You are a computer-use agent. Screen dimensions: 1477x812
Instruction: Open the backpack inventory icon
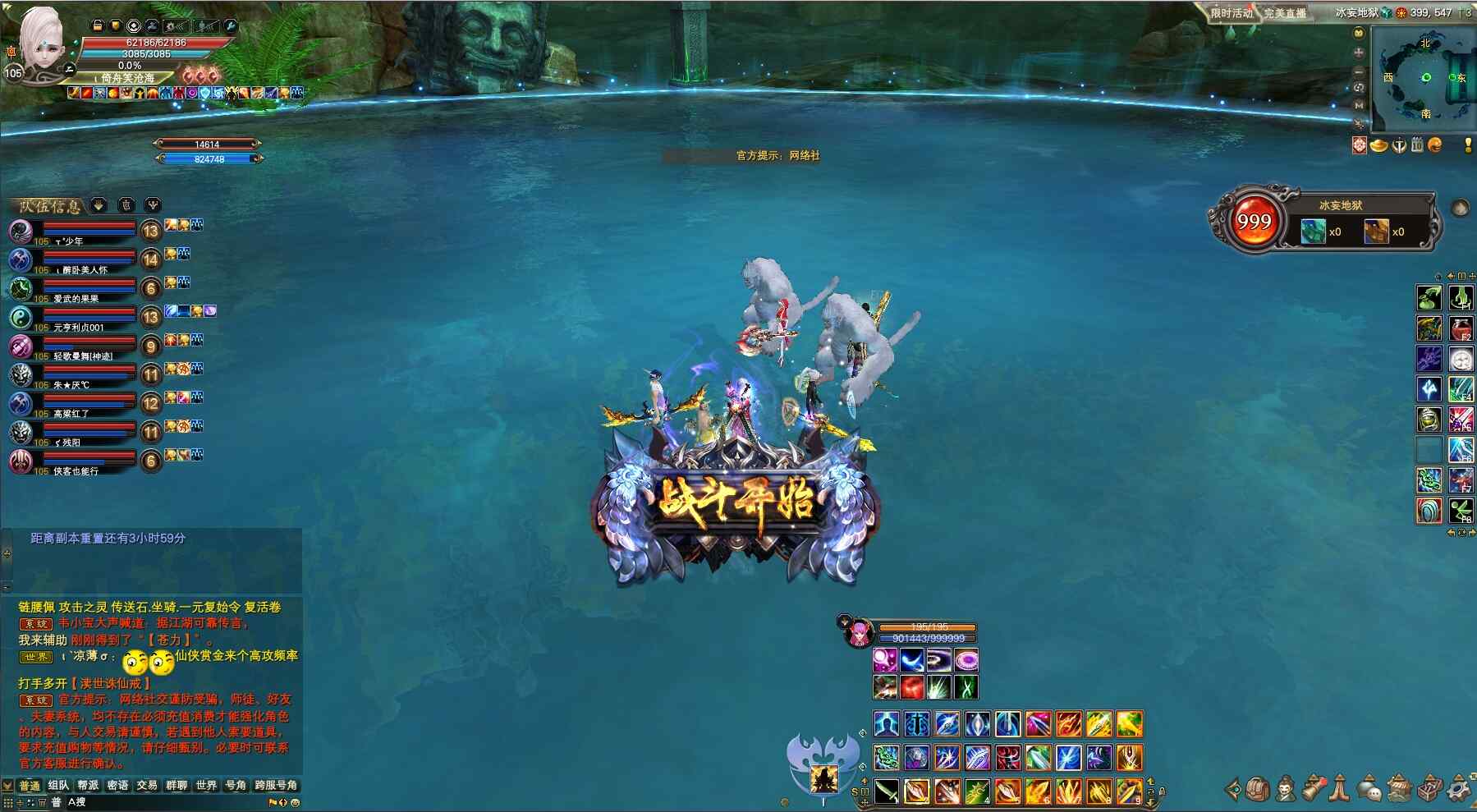(x=1258, y=789)
